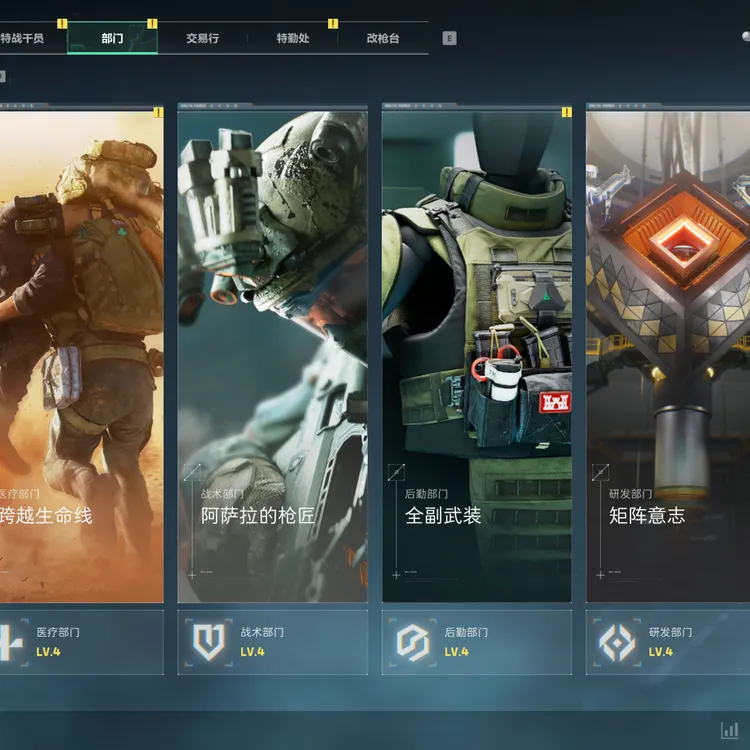Switch to the 交易行 tab
The width and height of the screenshot is (750, 750).
pos(202,39)
